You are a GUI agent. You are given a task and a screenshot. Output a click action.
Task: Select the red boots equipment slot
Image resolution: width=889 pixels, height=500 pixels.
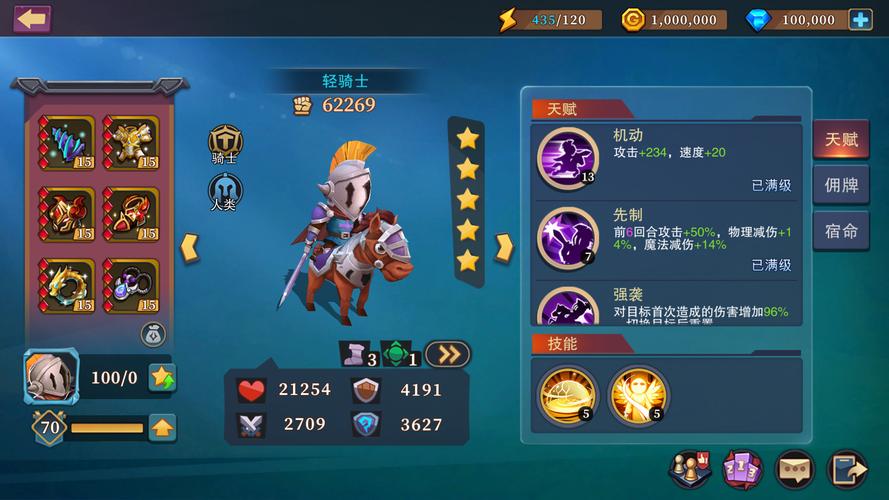click(131, 214)
